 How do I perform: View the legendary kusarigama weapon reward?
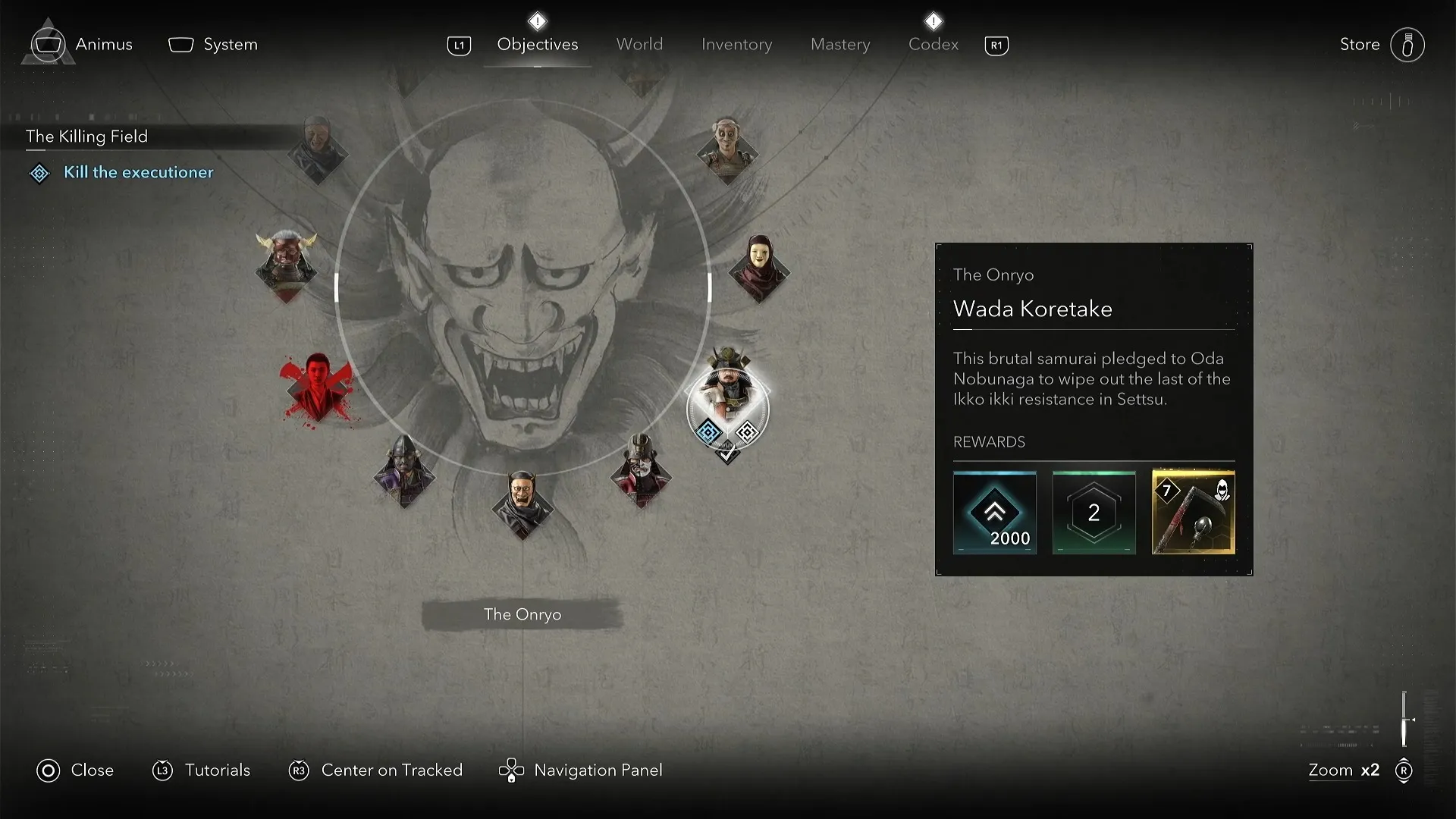coord(1192,513)
